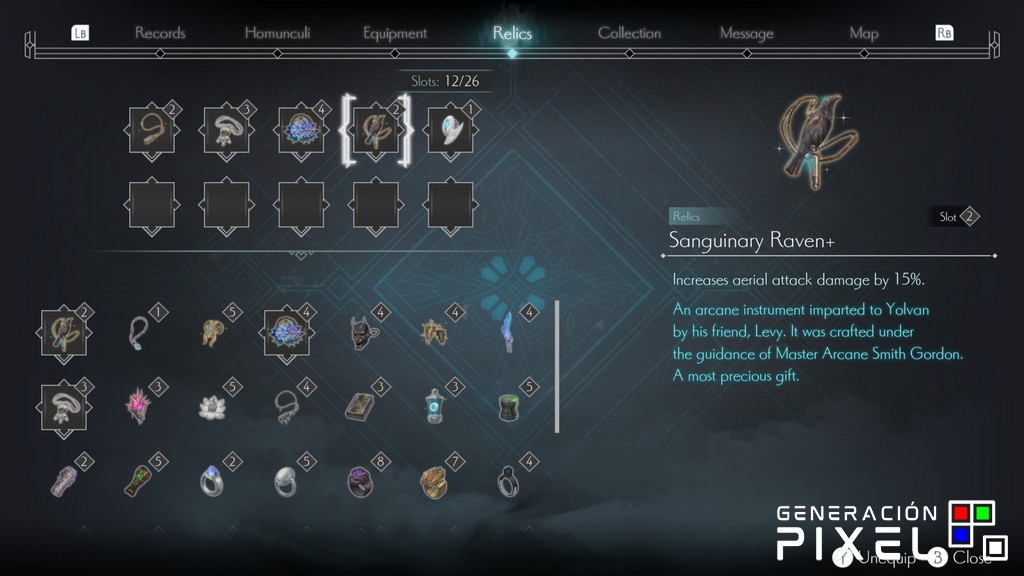Open the Message tab
This screenshot has height=576, width=1024.
click(746, 33)
